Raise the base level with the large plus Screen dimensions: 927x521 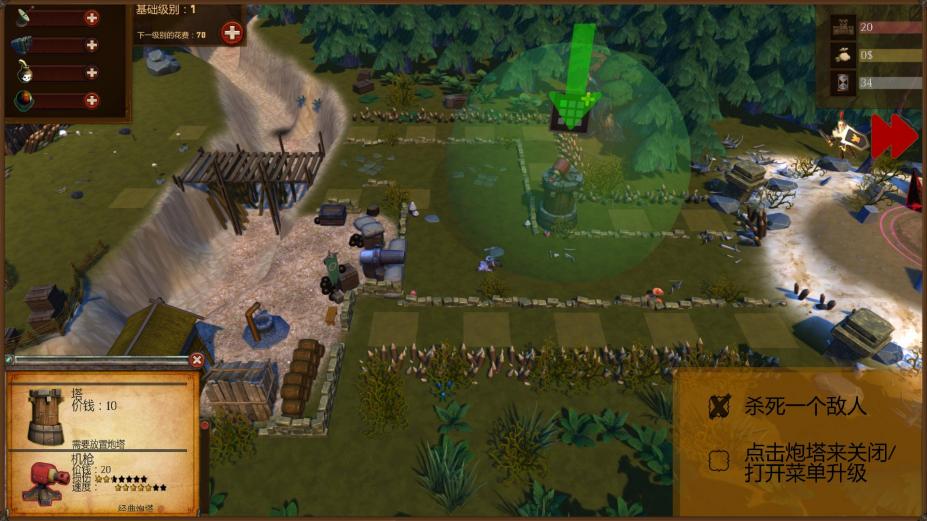click(x=232, y=33)
